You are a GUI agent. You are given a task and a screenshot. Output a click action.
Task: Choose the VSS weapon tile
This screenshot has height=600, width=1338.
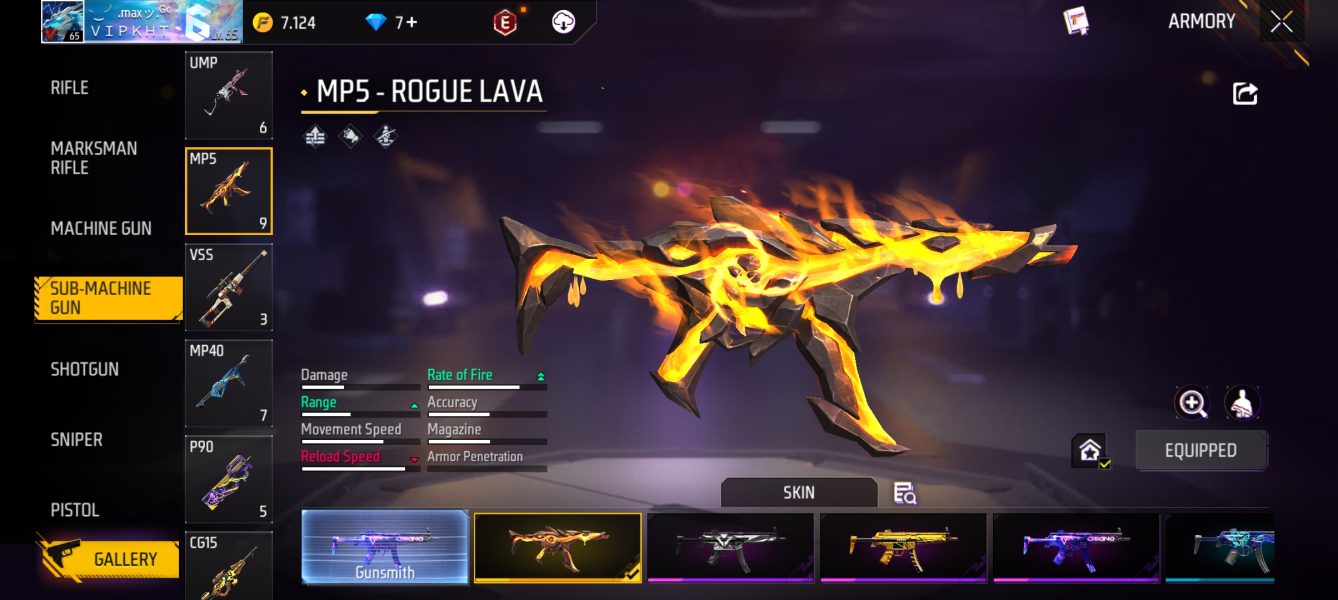[228, 287]
